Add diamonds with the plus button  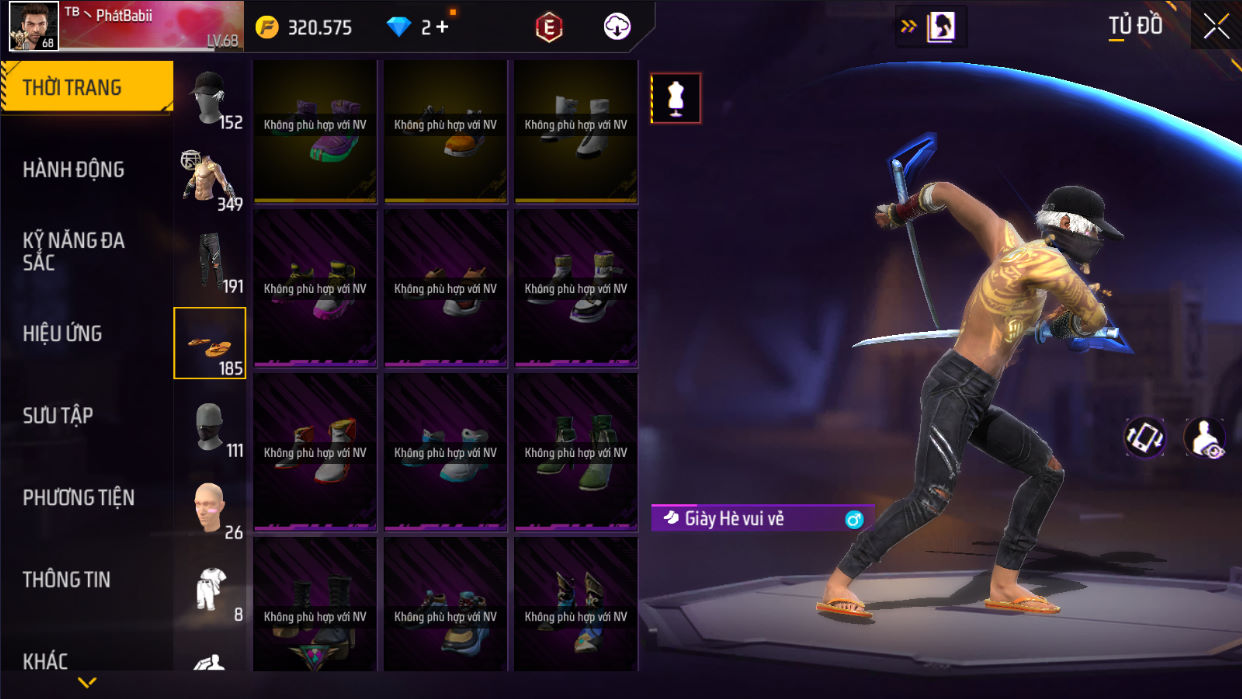point(441,28)
